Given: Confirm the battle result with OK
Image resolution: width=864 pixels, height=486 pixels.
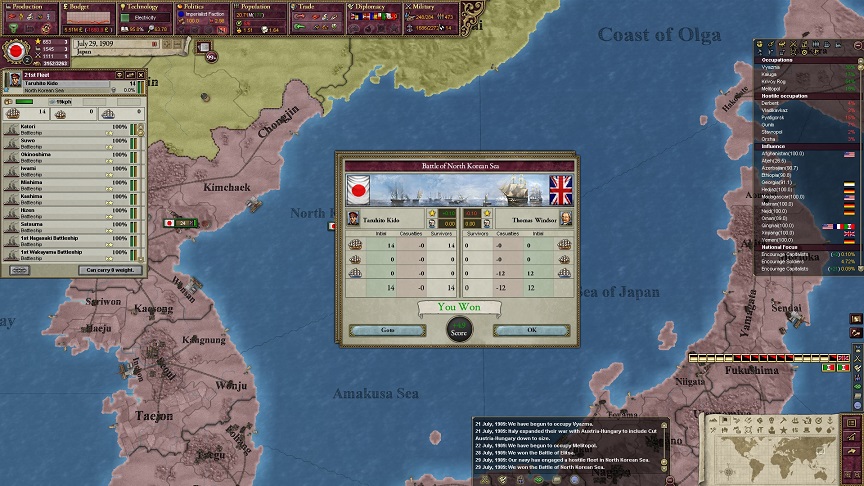Looking at the screenshot, I should click(531, 329).
